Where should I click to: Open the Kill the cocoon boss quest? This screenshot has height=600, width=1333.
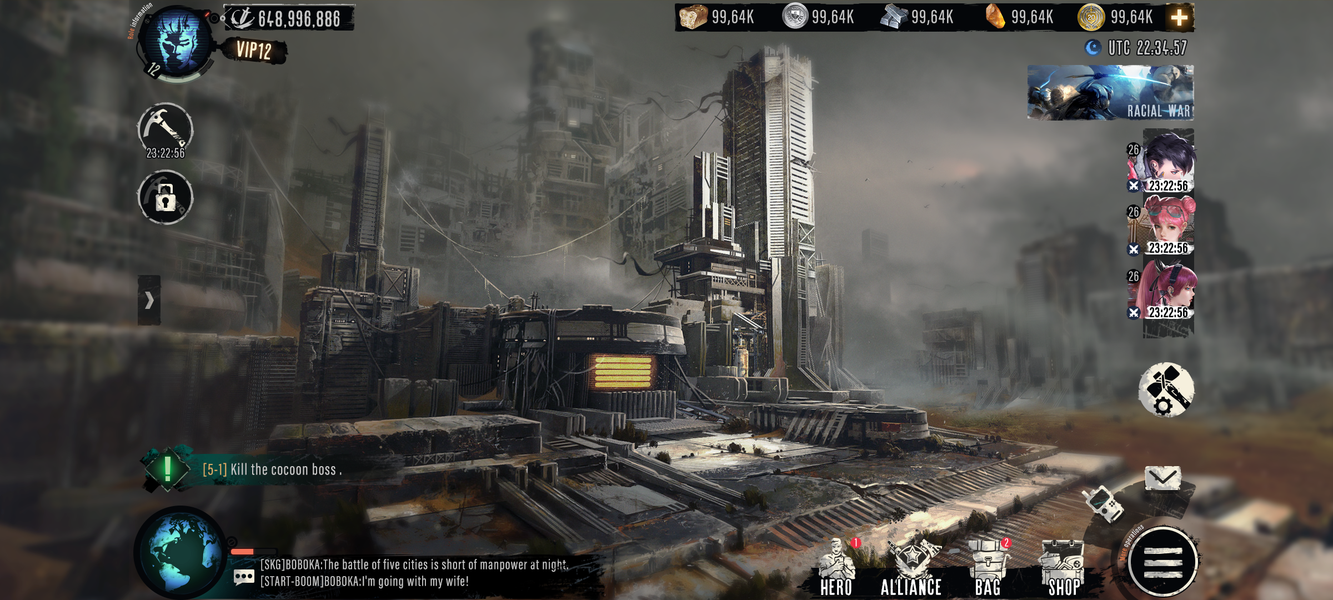pyautogui.click(x=270, y=469)
